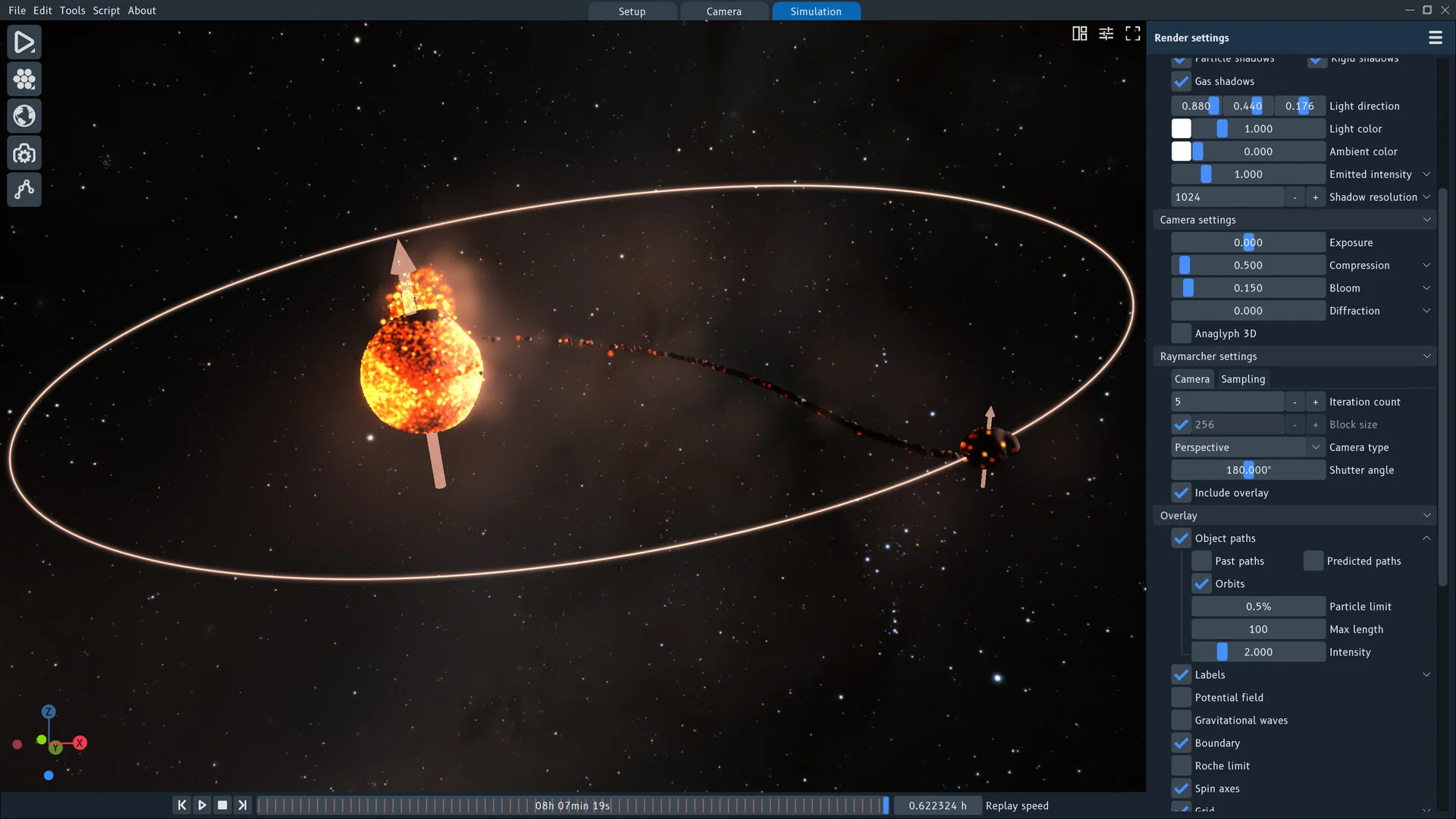The height and width of the screenshot is (819, 1456).
Task: Toggle the Gas shadows checkbox
Action: [1181, 81]
